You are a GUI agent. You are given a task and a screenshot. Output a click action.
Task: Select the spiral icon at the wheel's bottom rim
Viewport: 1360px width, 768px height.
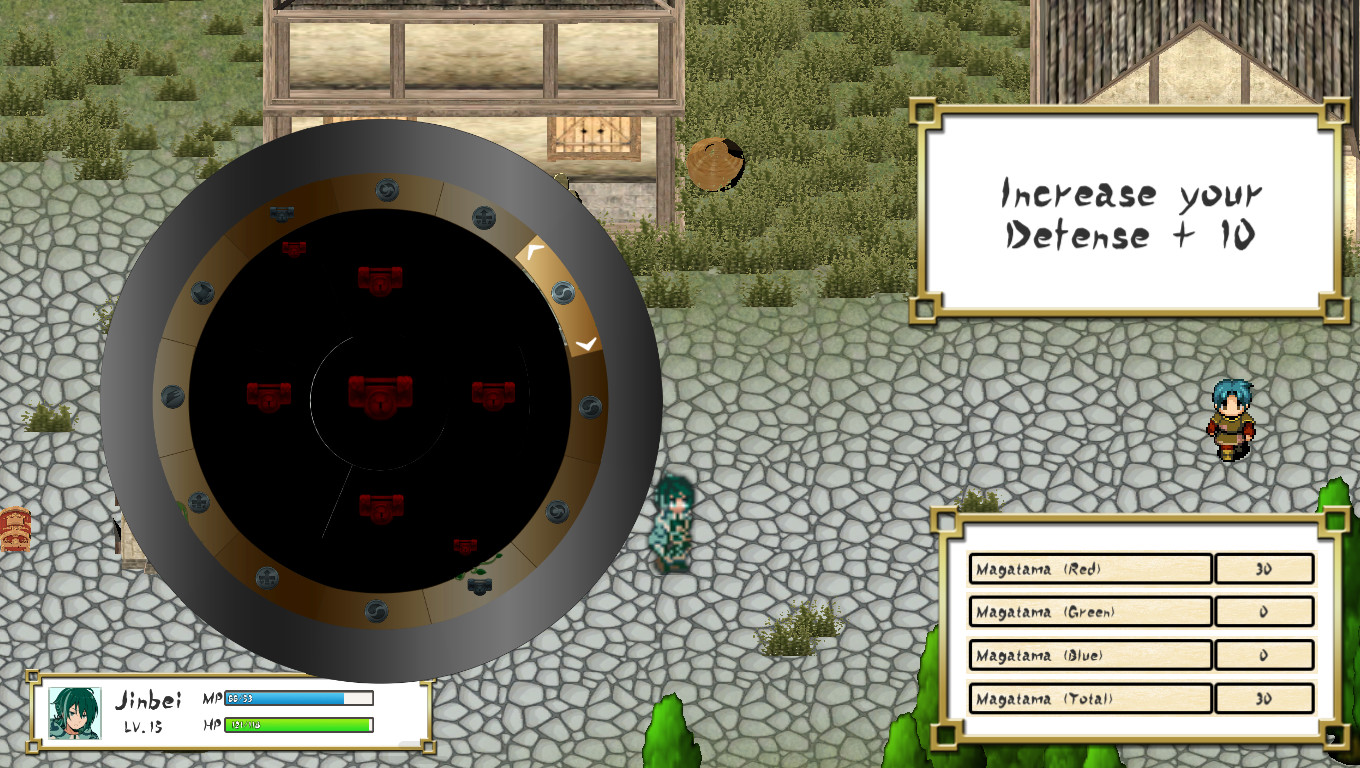point(379,612)
